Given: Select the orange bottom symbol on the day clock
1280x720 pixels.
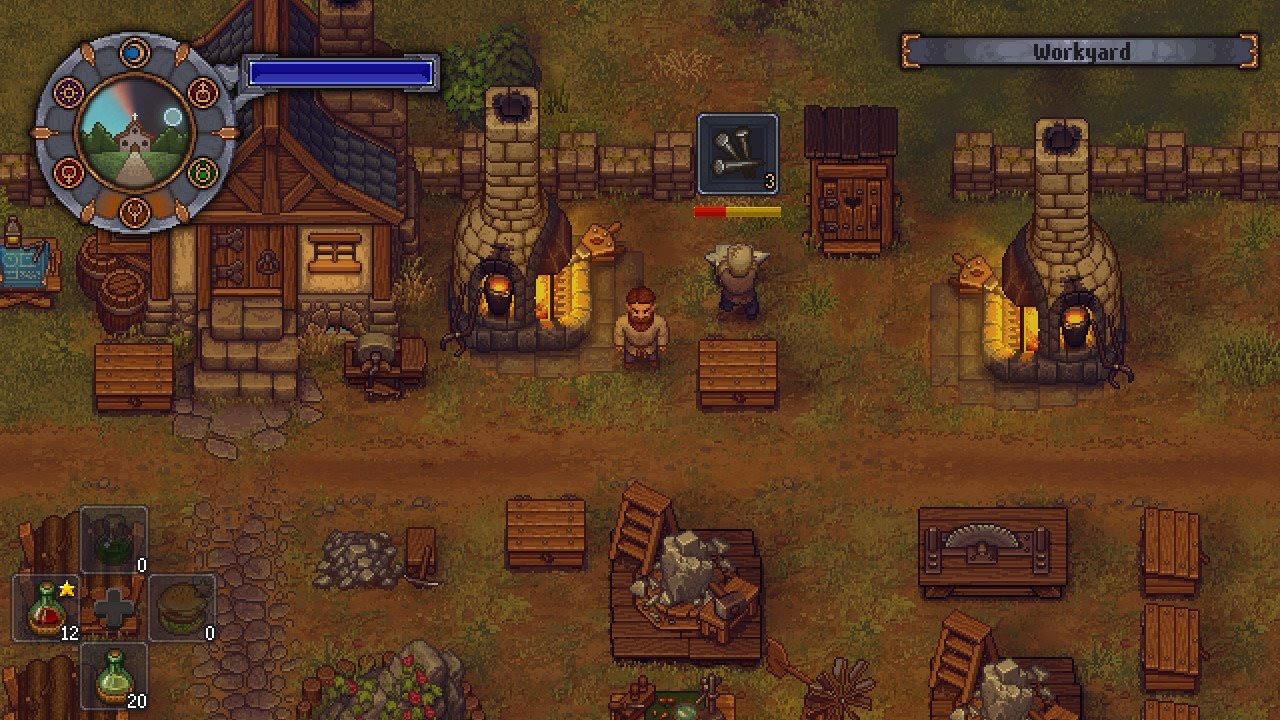Looking at the screenshot, I should 135,213.
